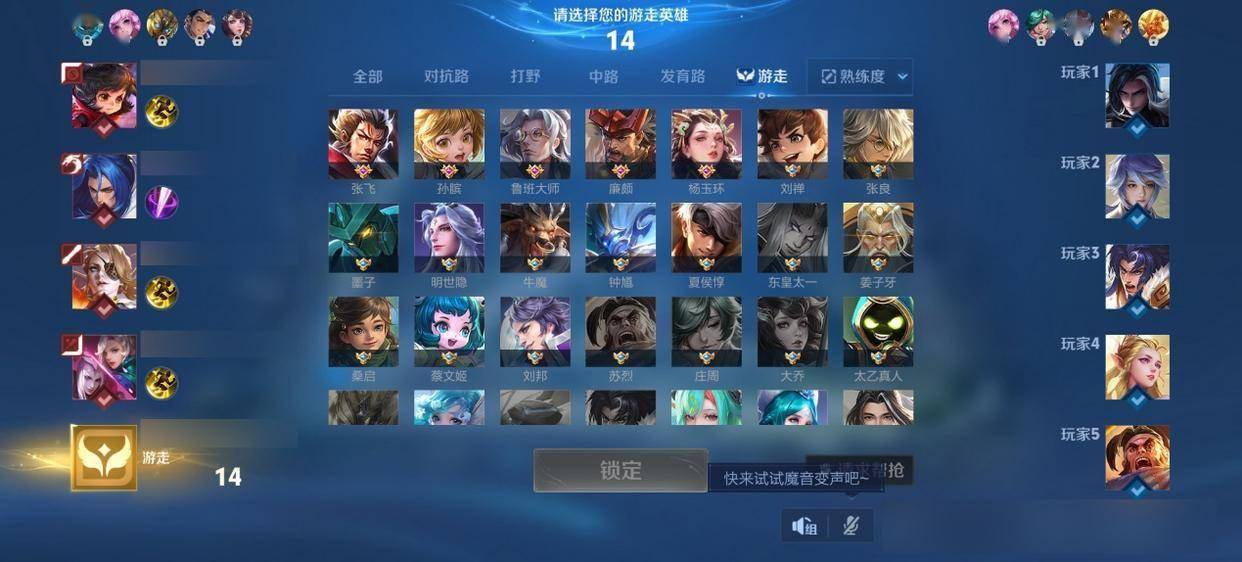Screen dimensions: 1242x562
Task: Select 东皇太一 portrait
Action: (792, 237)
